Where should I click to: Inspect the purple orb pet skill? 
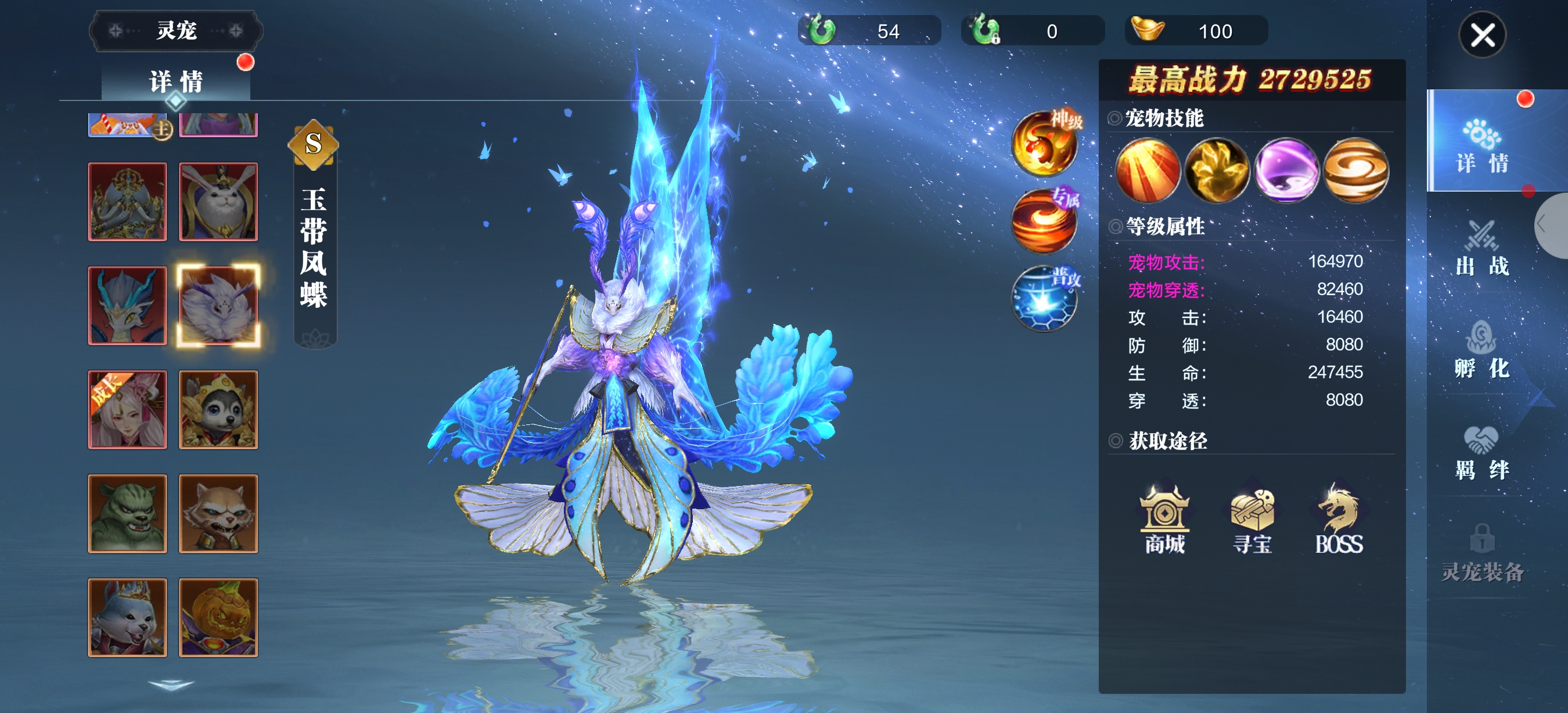click(1286, 170)
